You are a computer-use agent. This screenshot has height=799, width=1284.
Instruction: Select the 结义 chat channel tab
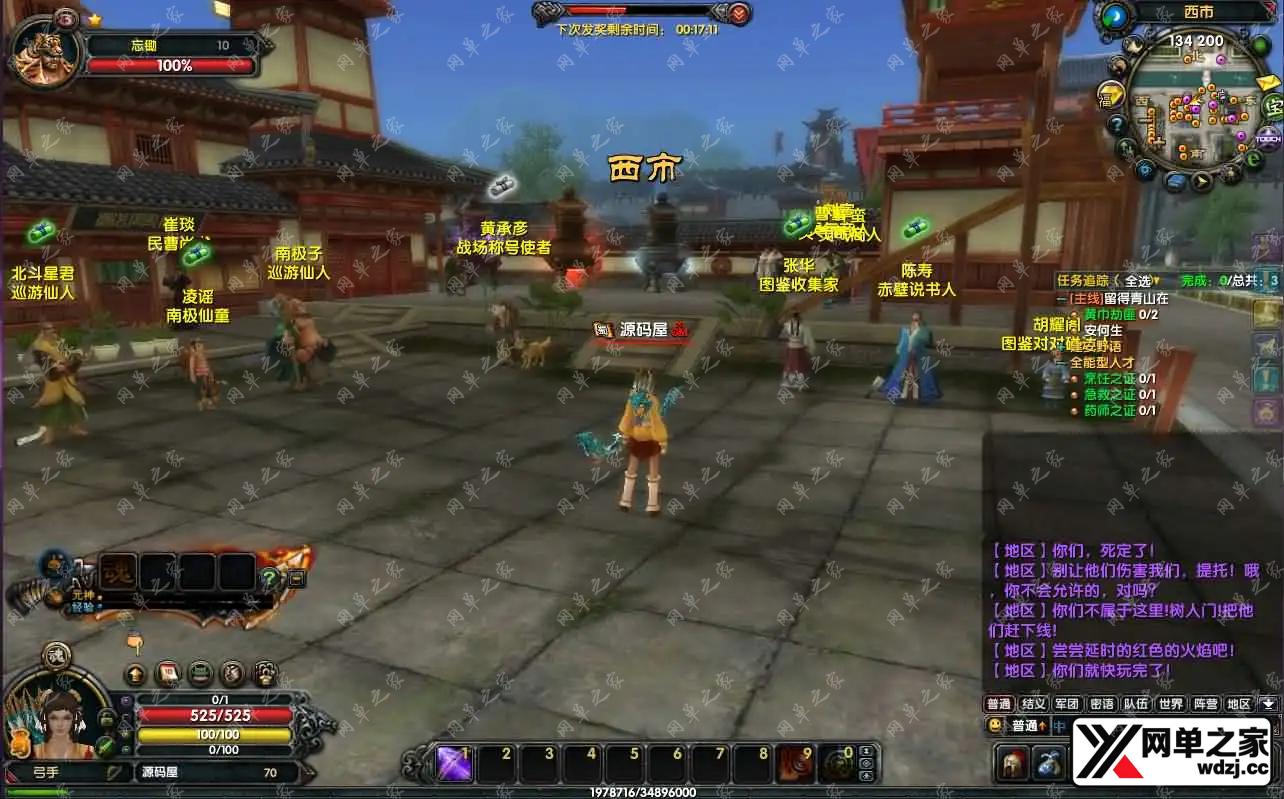[x=1033, y=704]
